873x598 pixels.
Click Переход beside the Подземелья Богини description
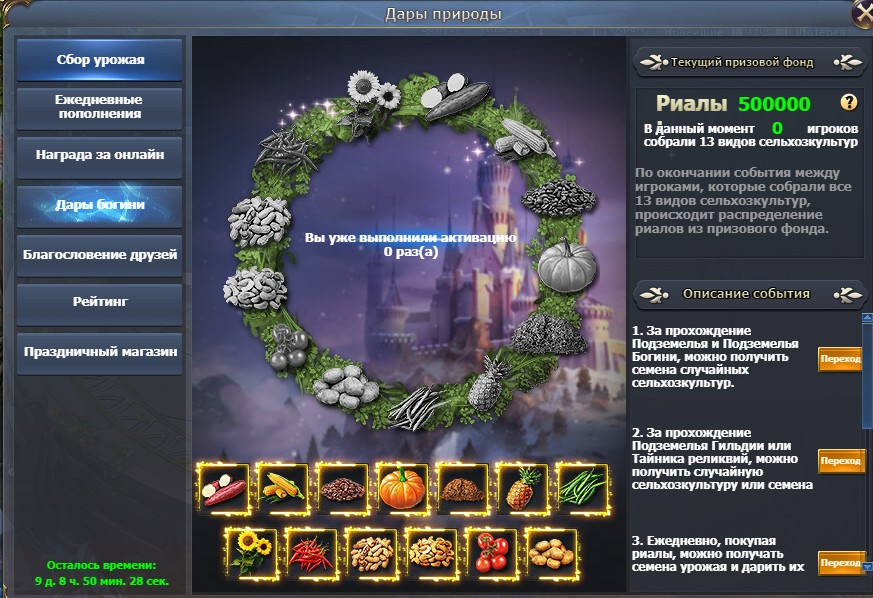click(840, 358)
